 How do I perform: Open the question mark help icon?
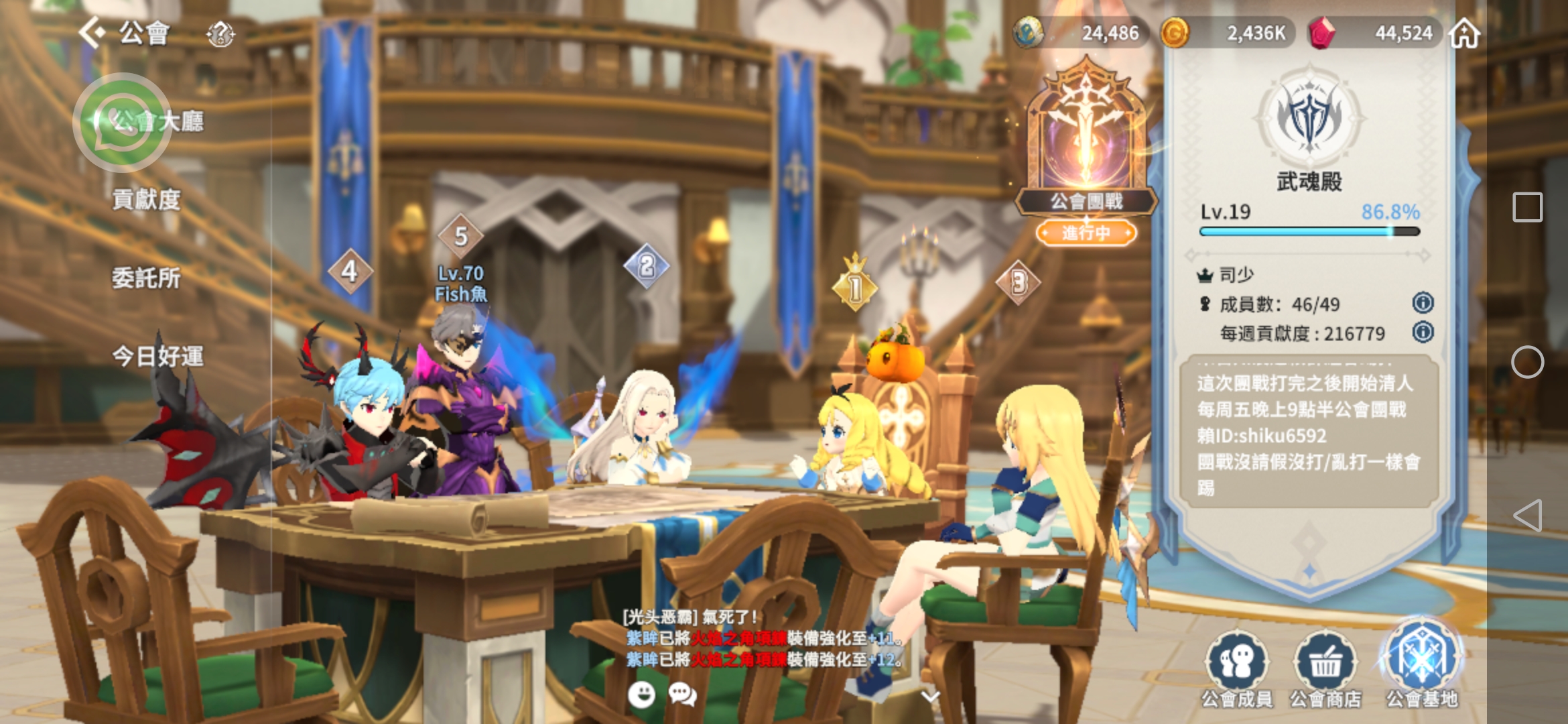[220, 34]
